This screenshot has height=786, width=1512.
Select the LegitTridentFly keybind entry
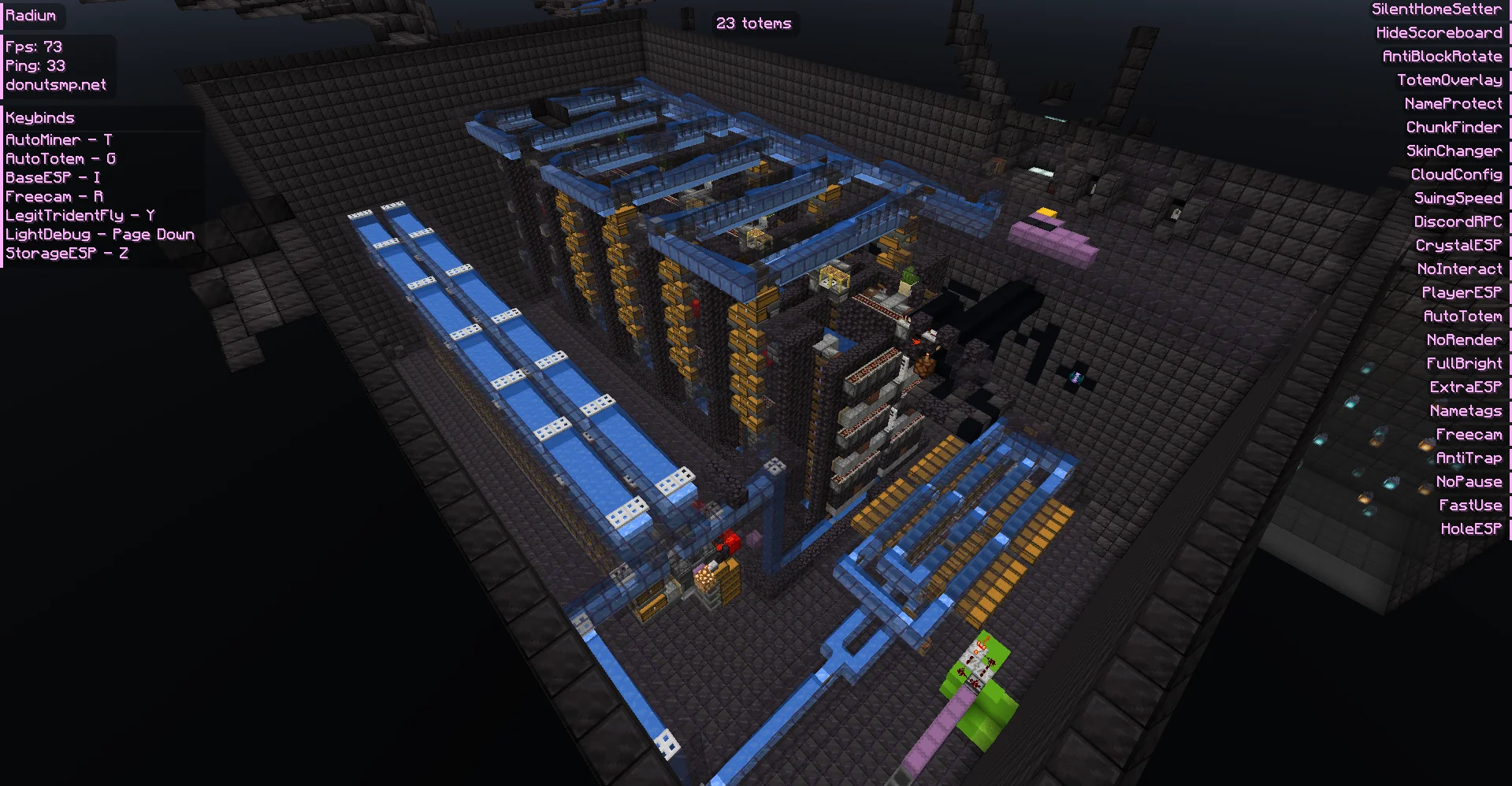pos(79,215)
